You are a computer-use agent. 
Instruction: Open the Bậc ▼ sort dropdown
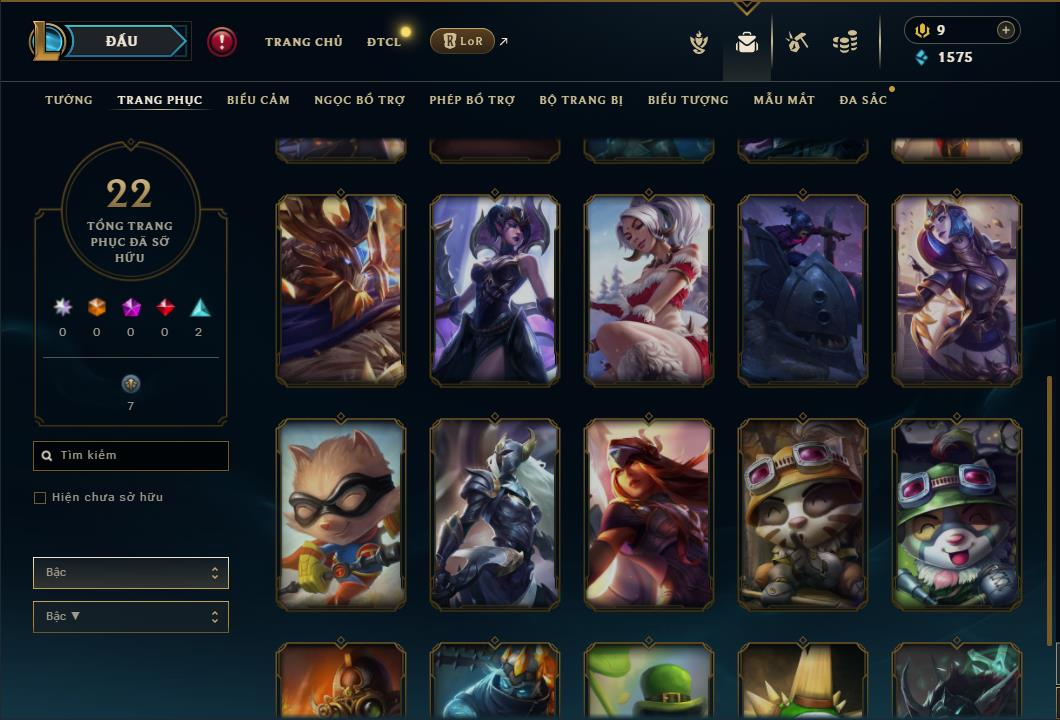pyautogui.click(x=131, y=617)
